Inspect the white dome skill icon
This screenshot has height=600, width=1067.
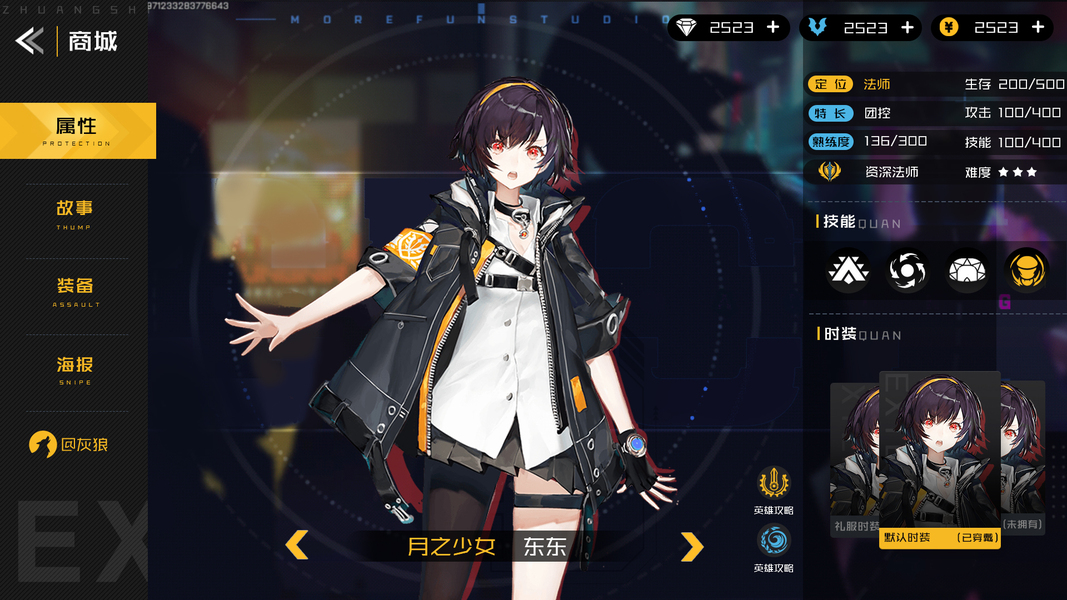coord(967,270)
